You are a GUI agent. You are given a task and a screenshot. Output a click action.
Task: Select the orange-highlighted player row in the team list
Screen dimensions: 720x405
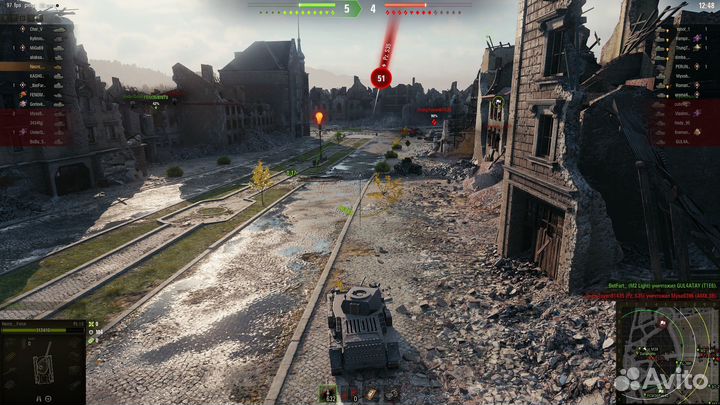point(38,66)
